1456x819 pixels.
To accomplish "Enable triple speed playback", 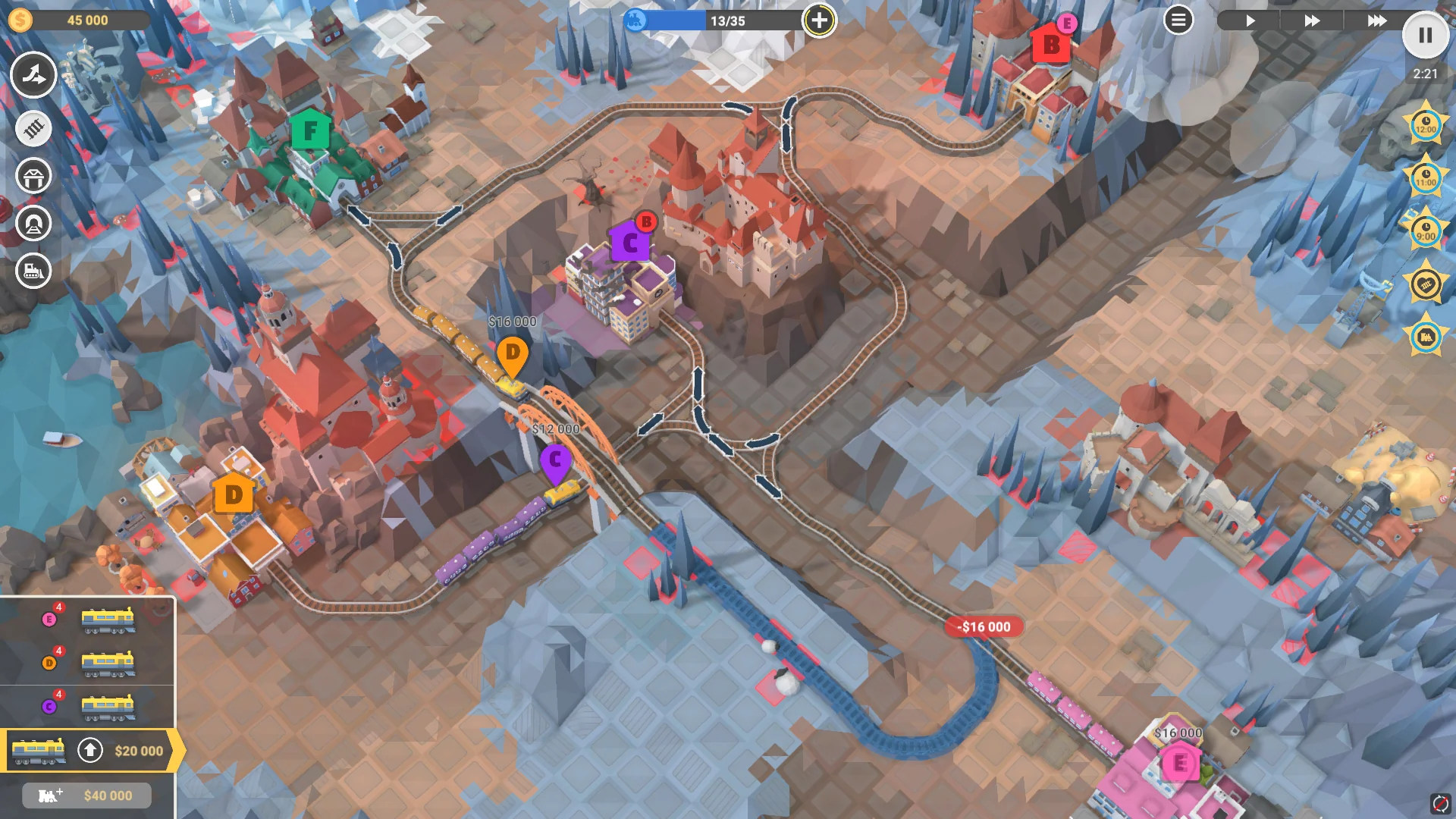I will (x=1378, y=21).
